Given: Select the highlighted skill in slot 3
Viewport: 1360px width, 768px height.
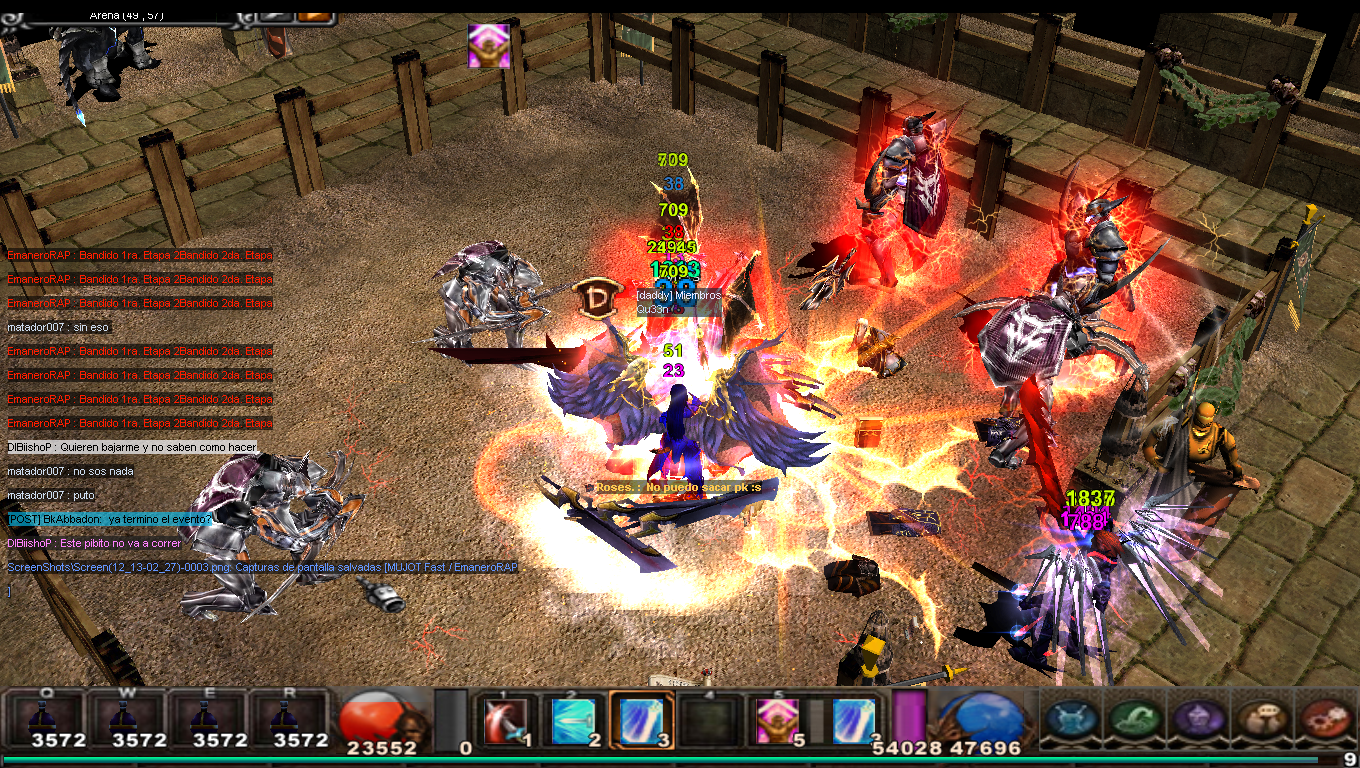Looking at the screenshot, I should click(639, 720).
